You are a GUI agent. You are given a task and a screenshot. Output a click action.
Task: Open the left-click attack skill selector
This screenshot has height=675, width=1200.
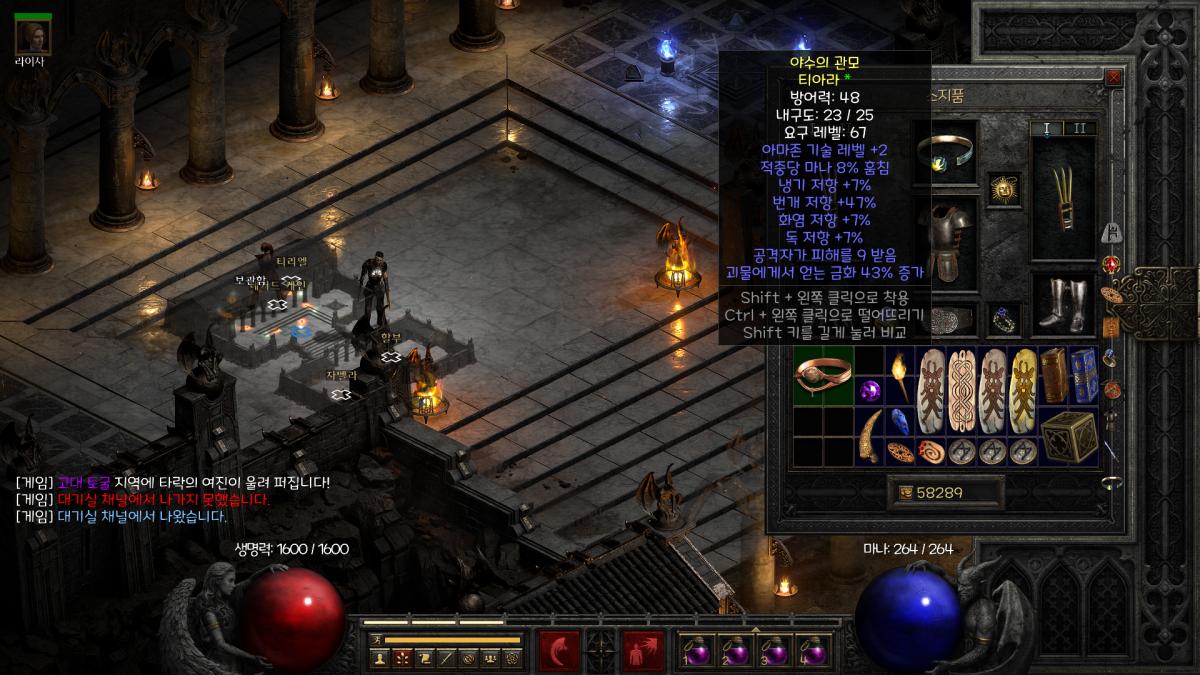tap(559, 651)
